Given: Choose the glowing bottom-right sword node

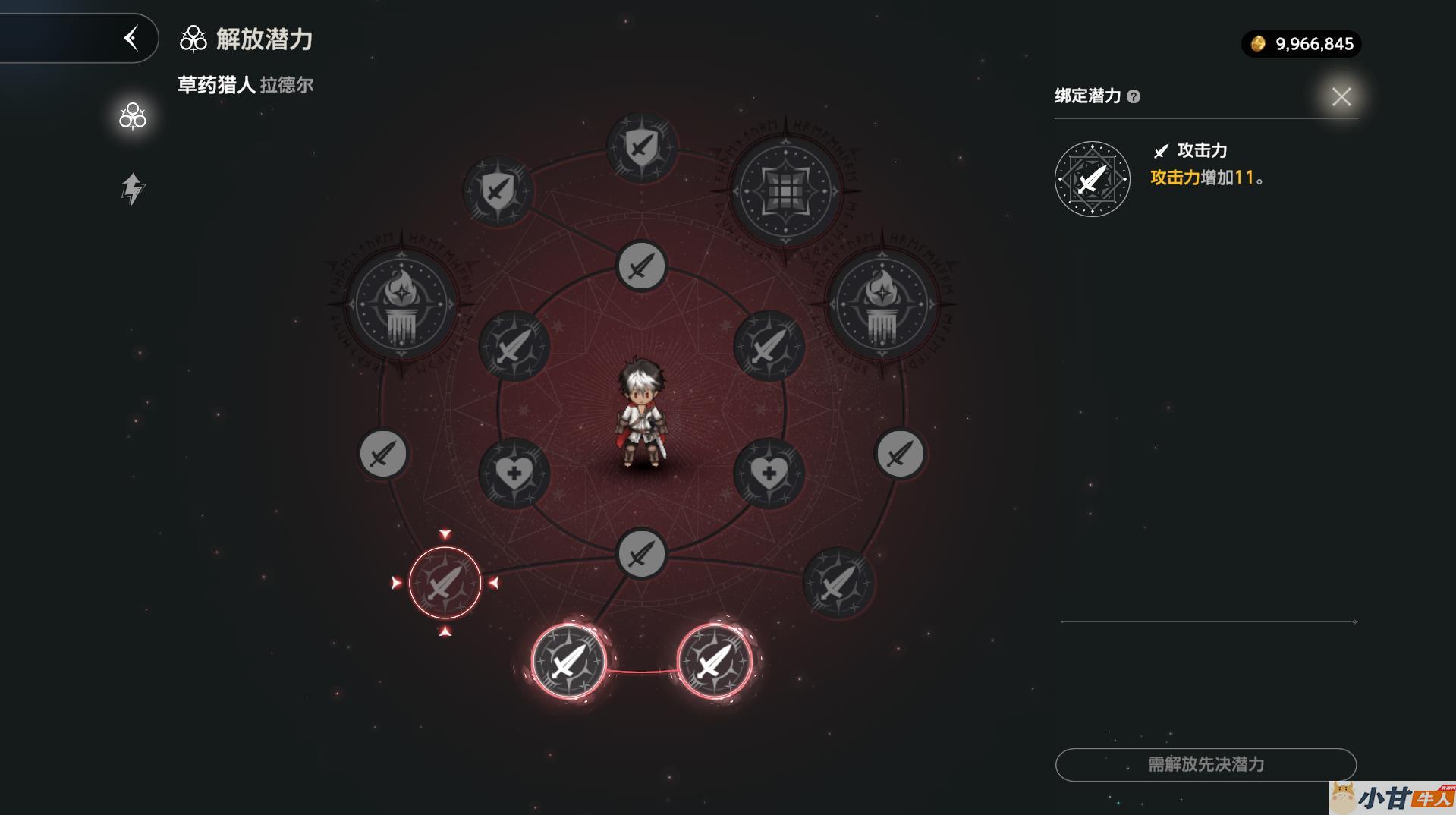Looking at the screenshot, I should 714,661.
